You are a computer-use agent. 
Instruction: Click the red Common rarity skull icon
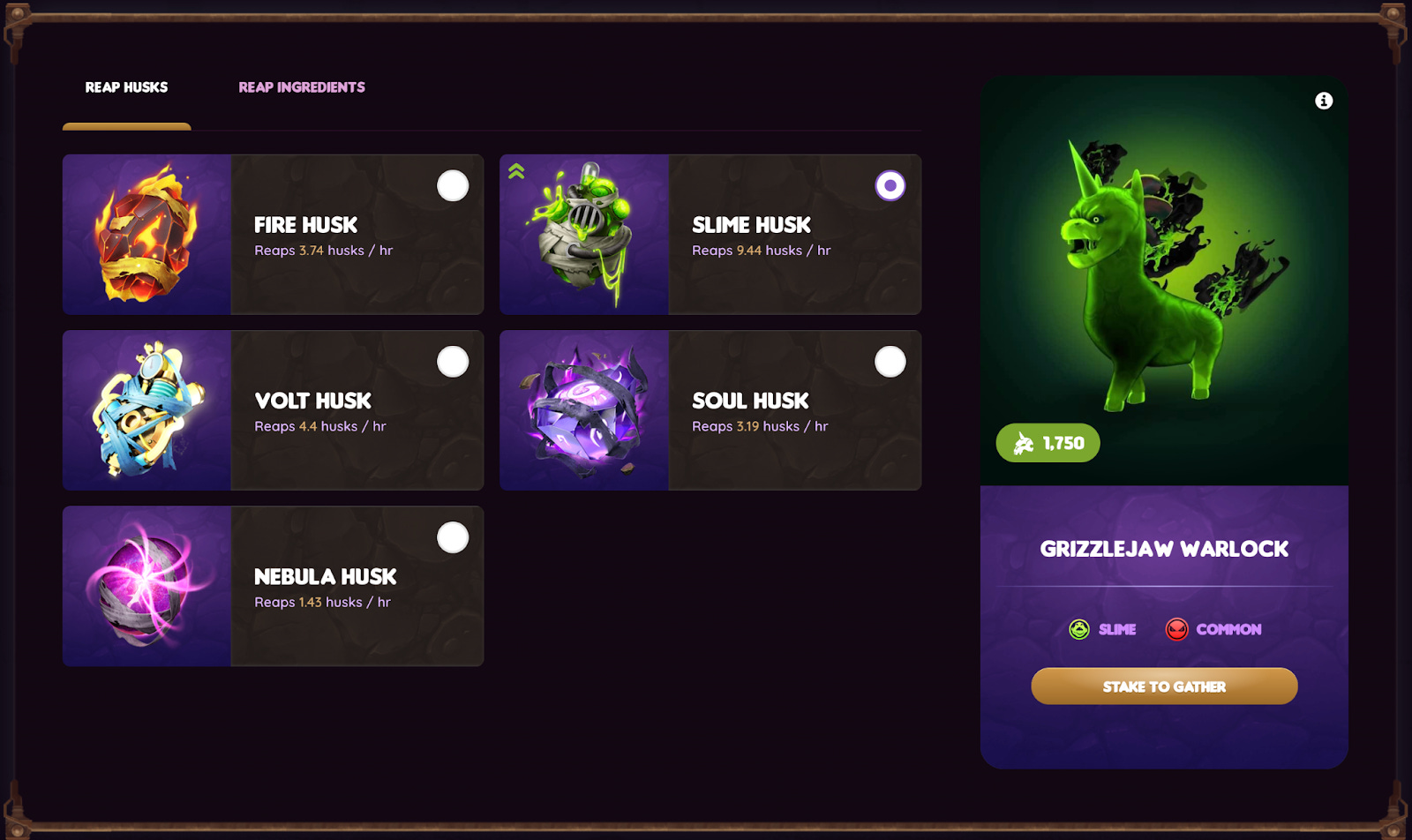(1177, 629)
